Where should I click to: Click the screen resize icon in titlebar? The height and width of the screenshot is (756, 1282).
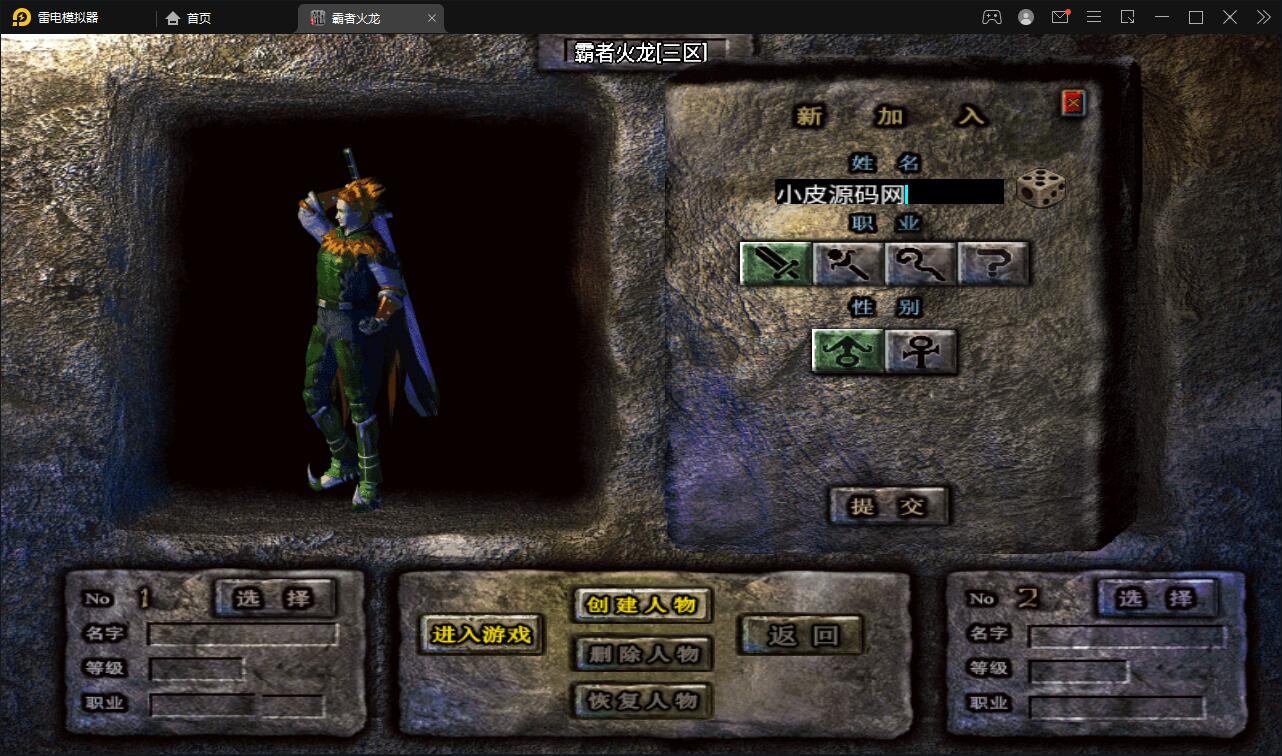tap(1128, 17)
